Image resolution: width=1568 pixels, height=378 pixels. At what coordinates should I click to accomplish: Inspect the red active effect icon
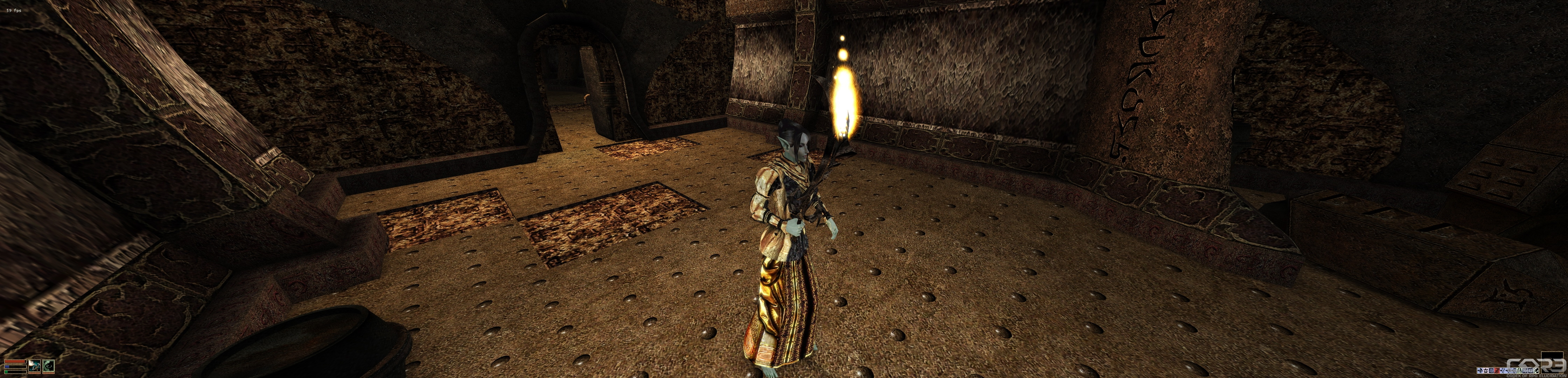coord(1497,371)
